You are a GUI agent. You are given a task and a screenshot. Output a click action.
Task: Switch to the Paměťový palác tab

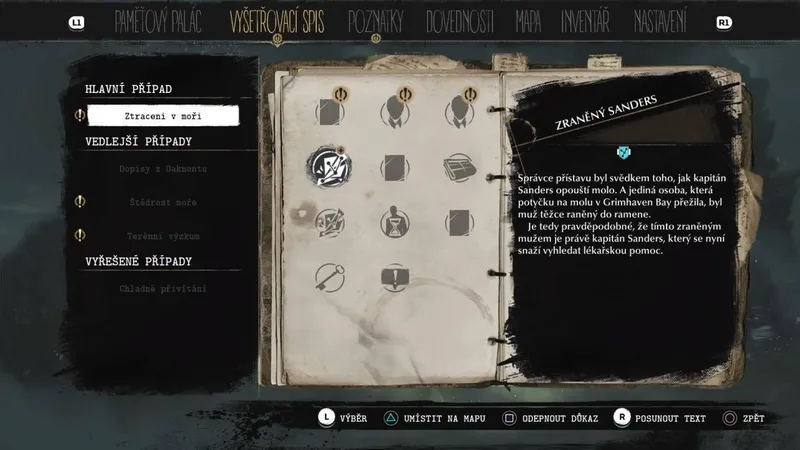158,21
